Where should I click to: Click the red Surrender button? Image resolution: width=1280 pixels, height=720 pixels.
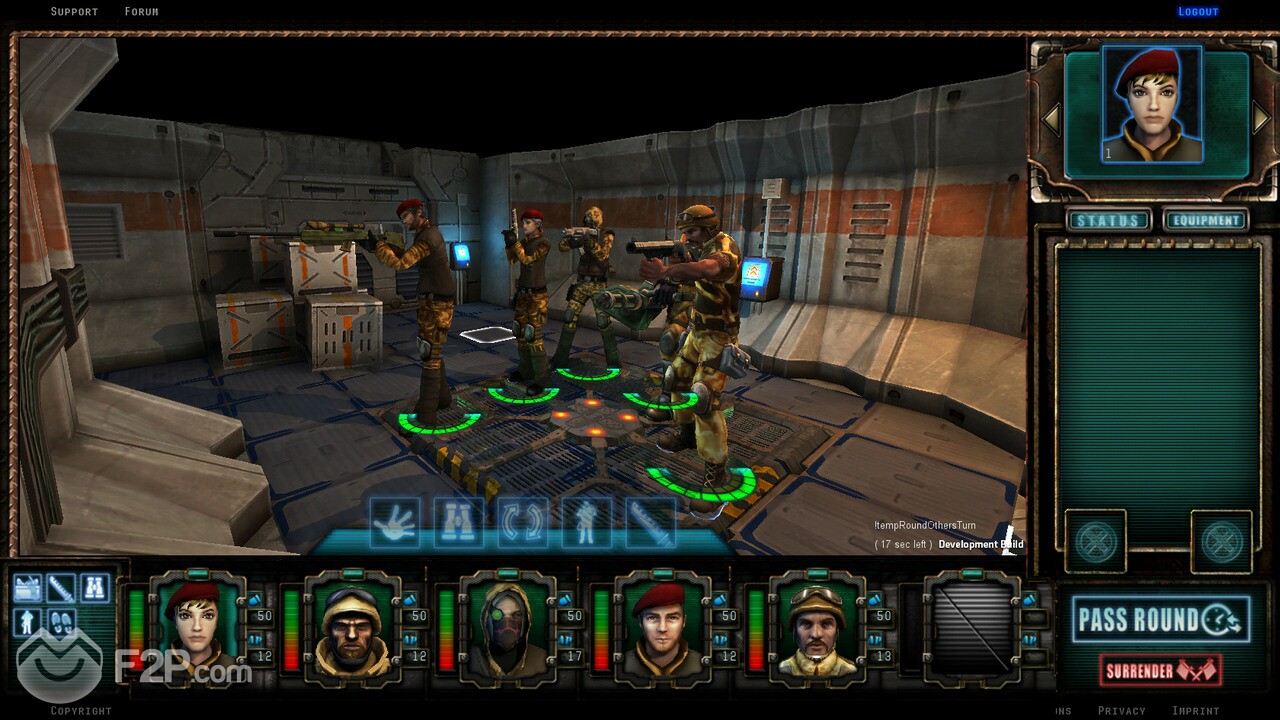[1160, 670]
